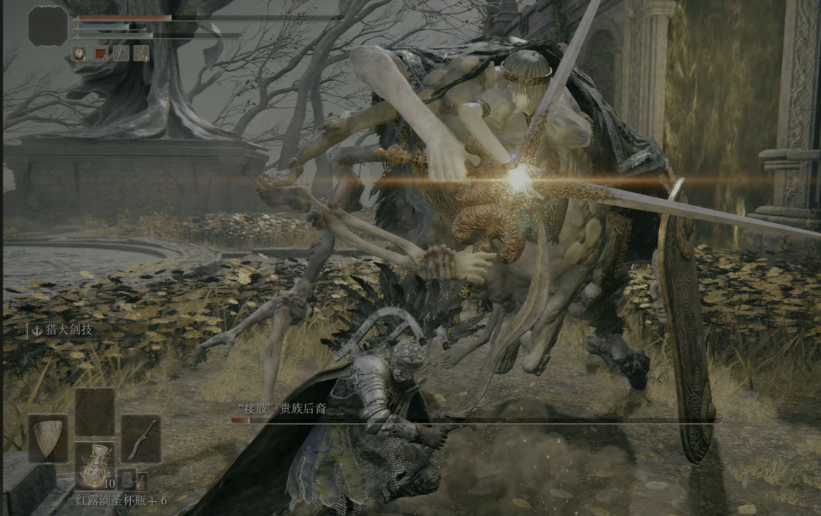Image resolution: width=821 pixels, height=516 pixels.
Task: Select the left-hand shield equipment slot
Action: point(47,438)
